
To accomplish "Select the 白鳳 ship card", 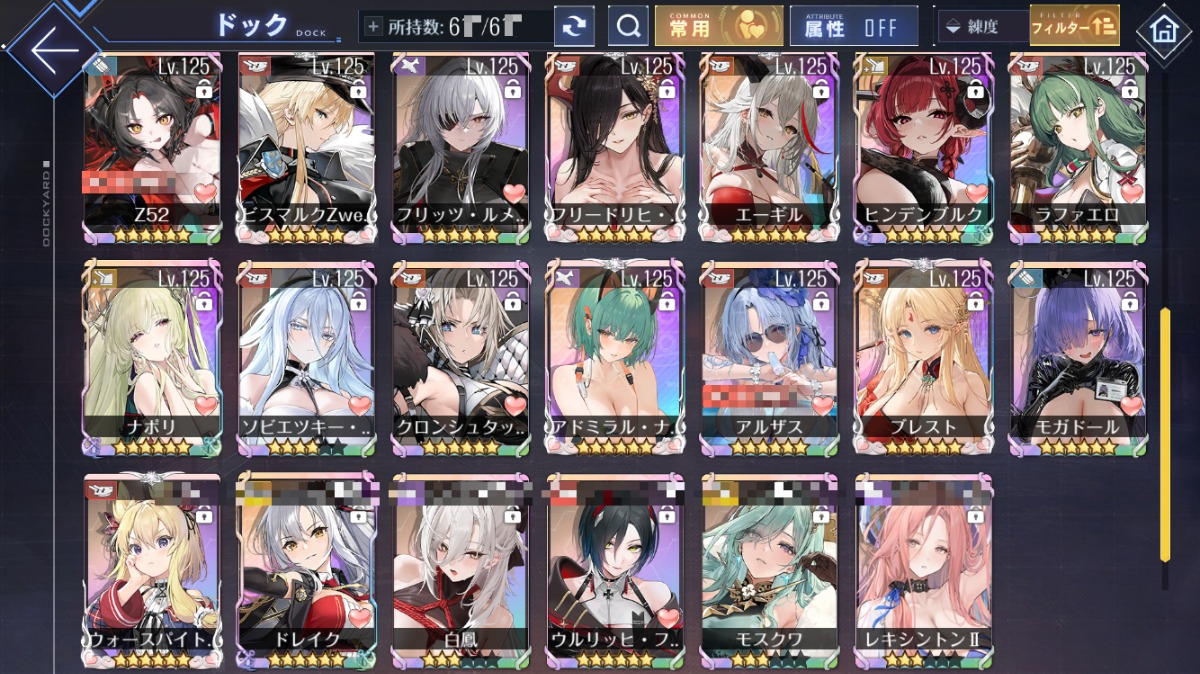I will 460,570.
